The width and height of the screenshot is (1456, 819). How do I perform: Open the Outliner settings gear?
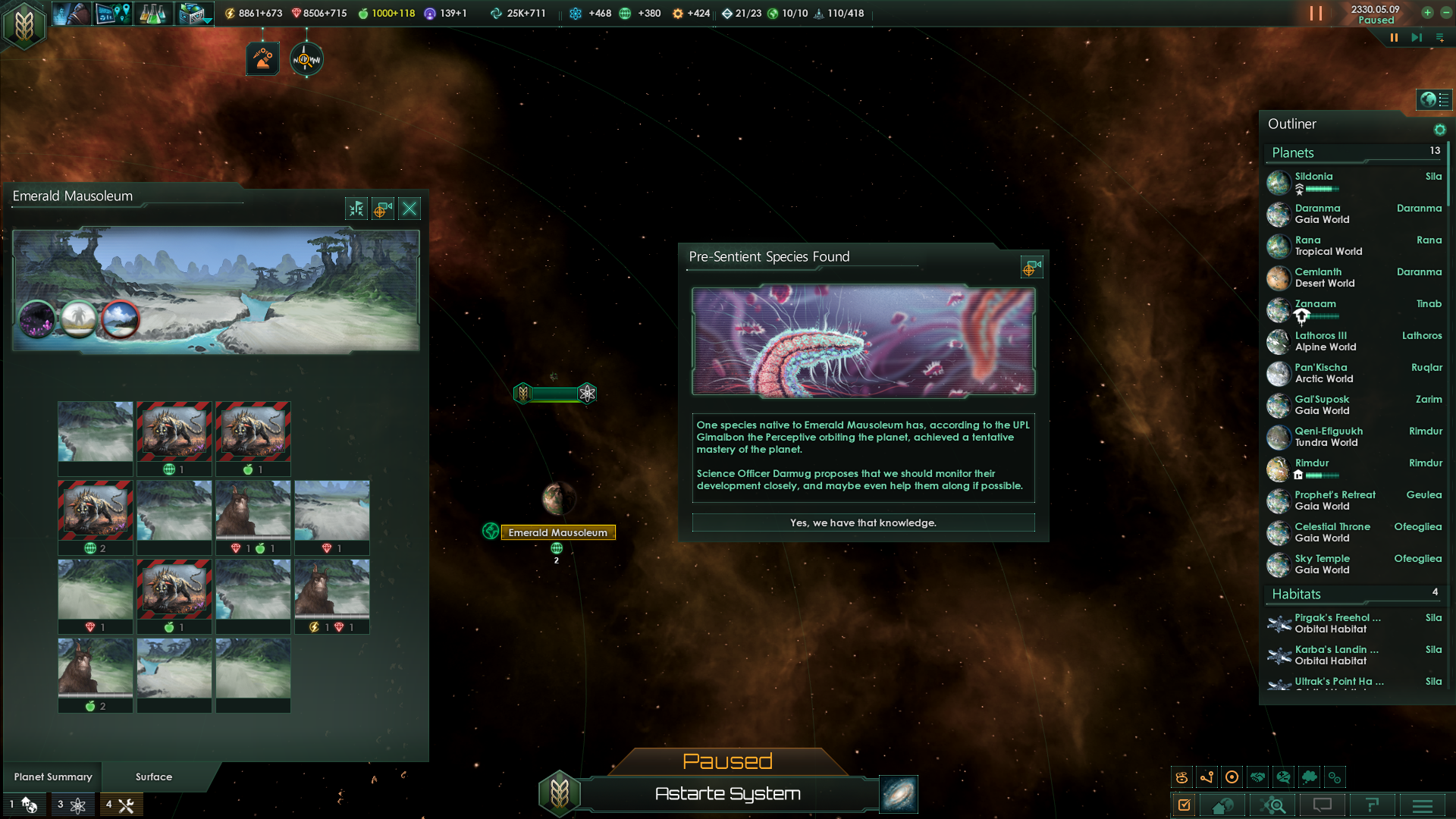(x=1439, y=130)
